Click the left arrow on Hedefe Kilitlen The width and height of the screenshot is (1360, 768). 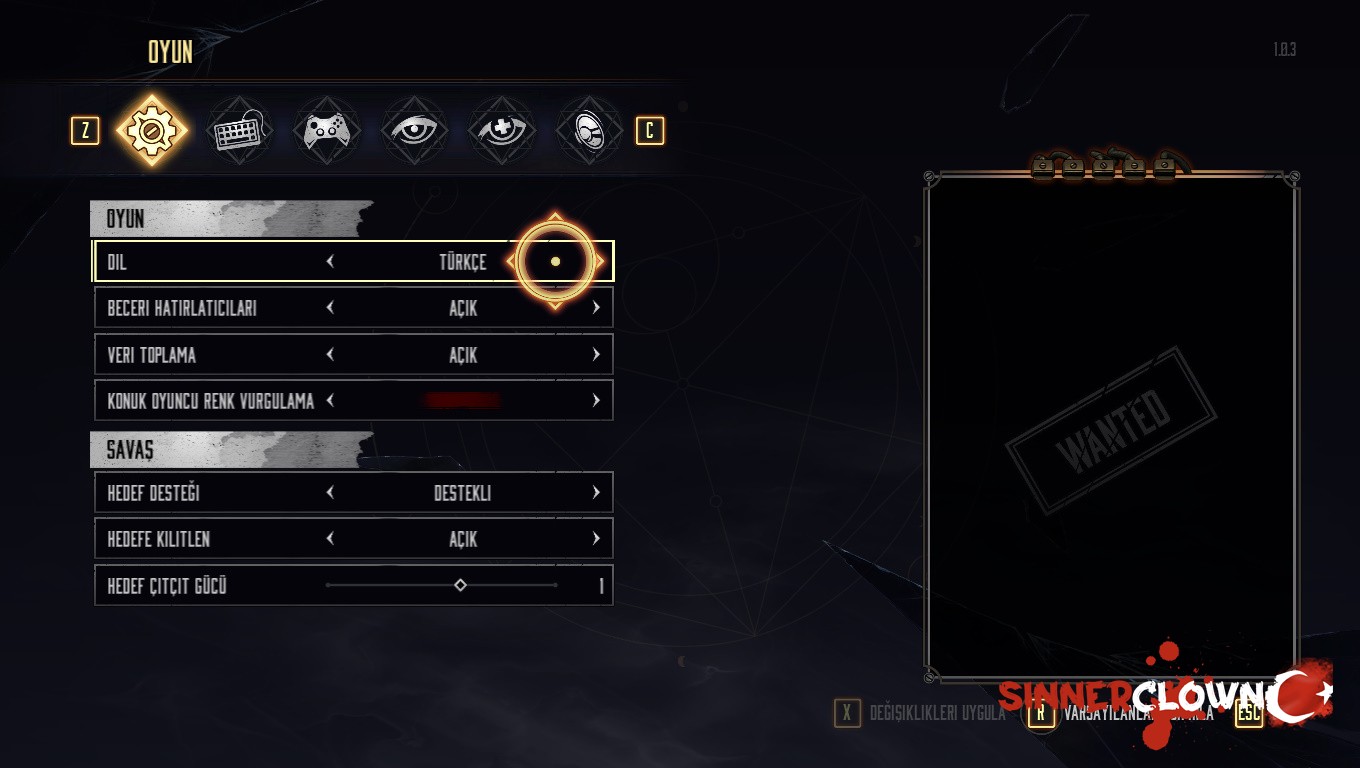coord(330,539)
